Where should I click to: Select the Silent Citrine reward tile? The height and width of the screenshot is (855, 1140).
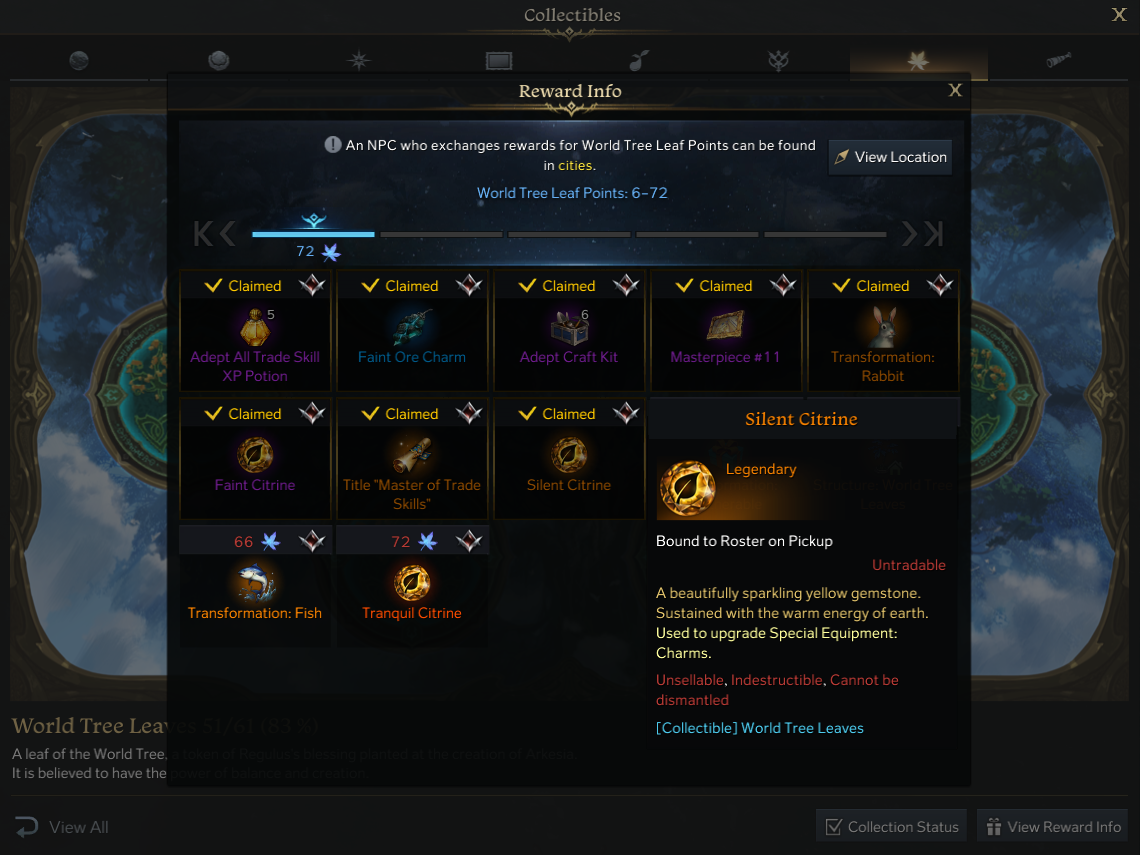[x=569, y=458]
